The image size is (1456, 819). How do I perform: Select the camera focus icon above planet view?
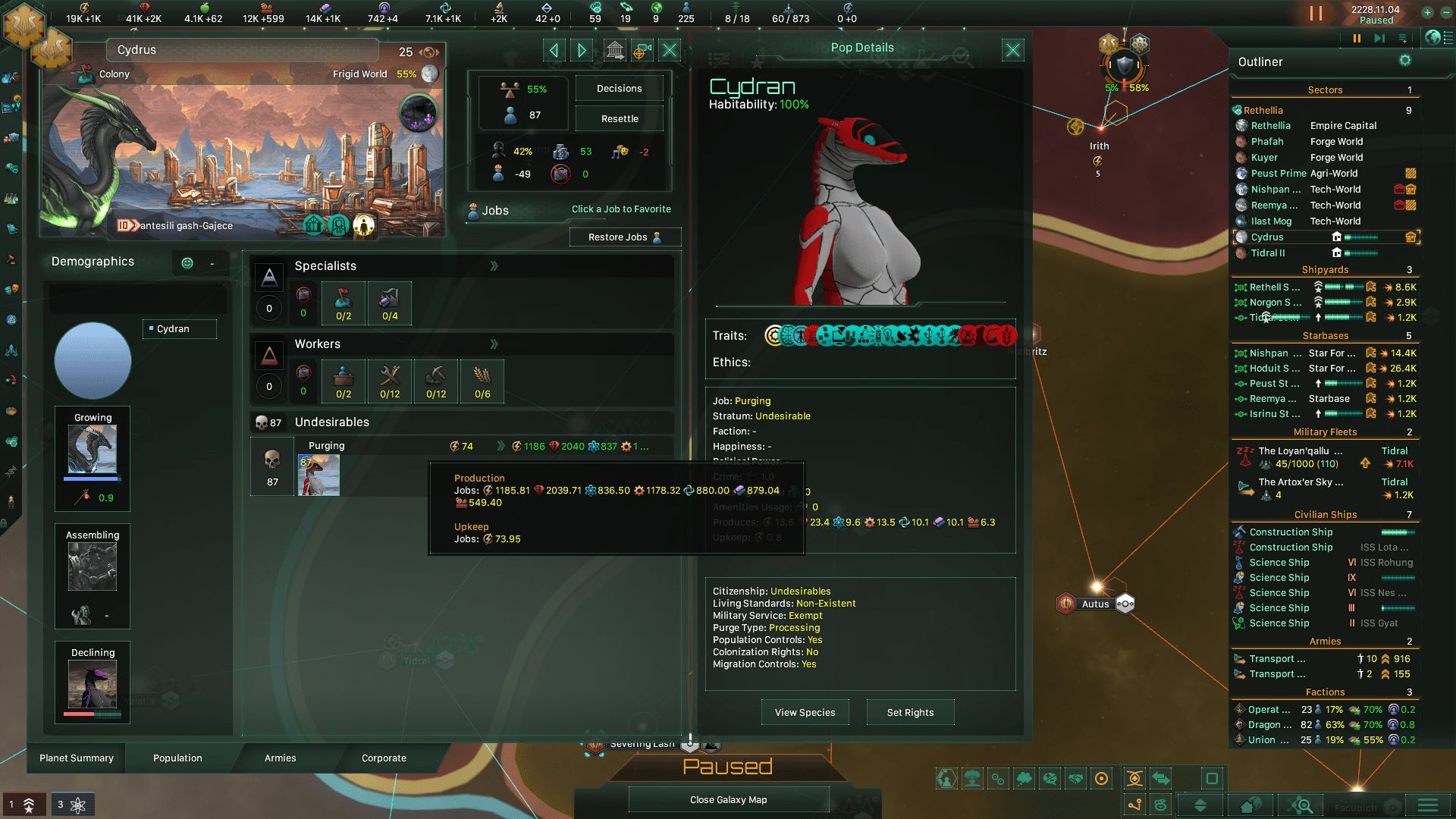pyautogui.click(x=642, y=50)
